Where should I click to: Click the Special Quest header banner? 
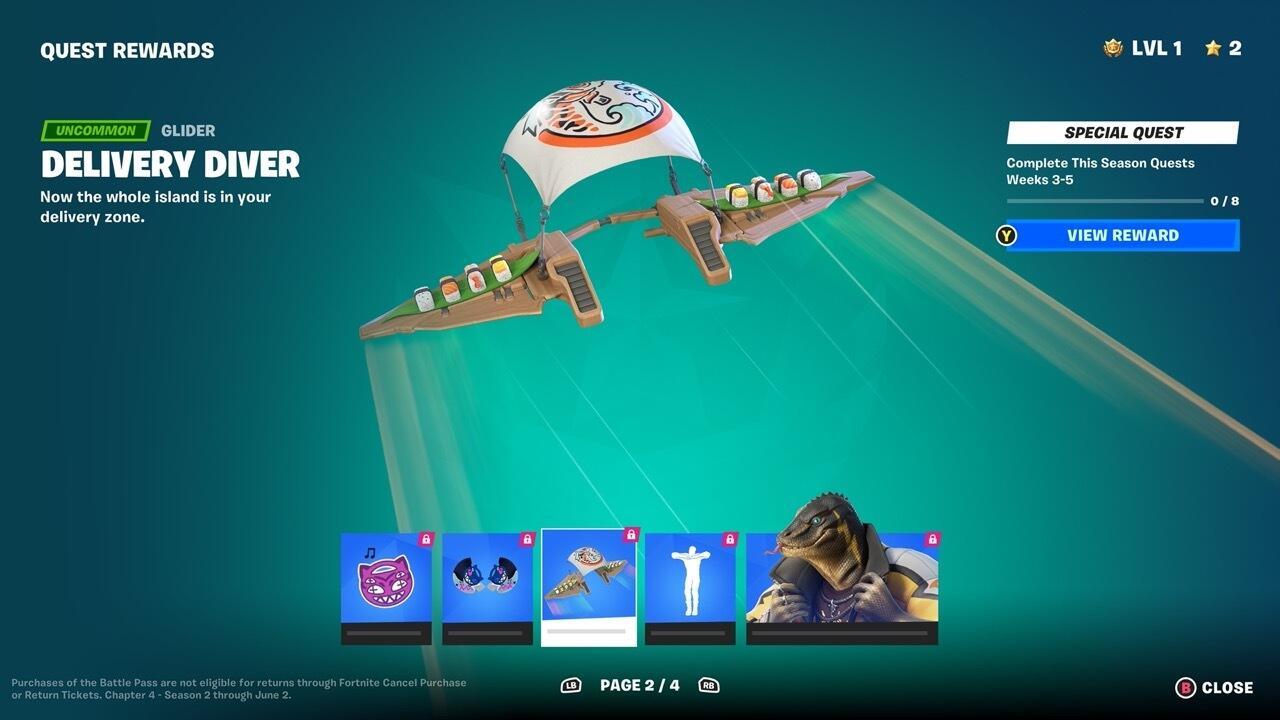[1122, 132]
